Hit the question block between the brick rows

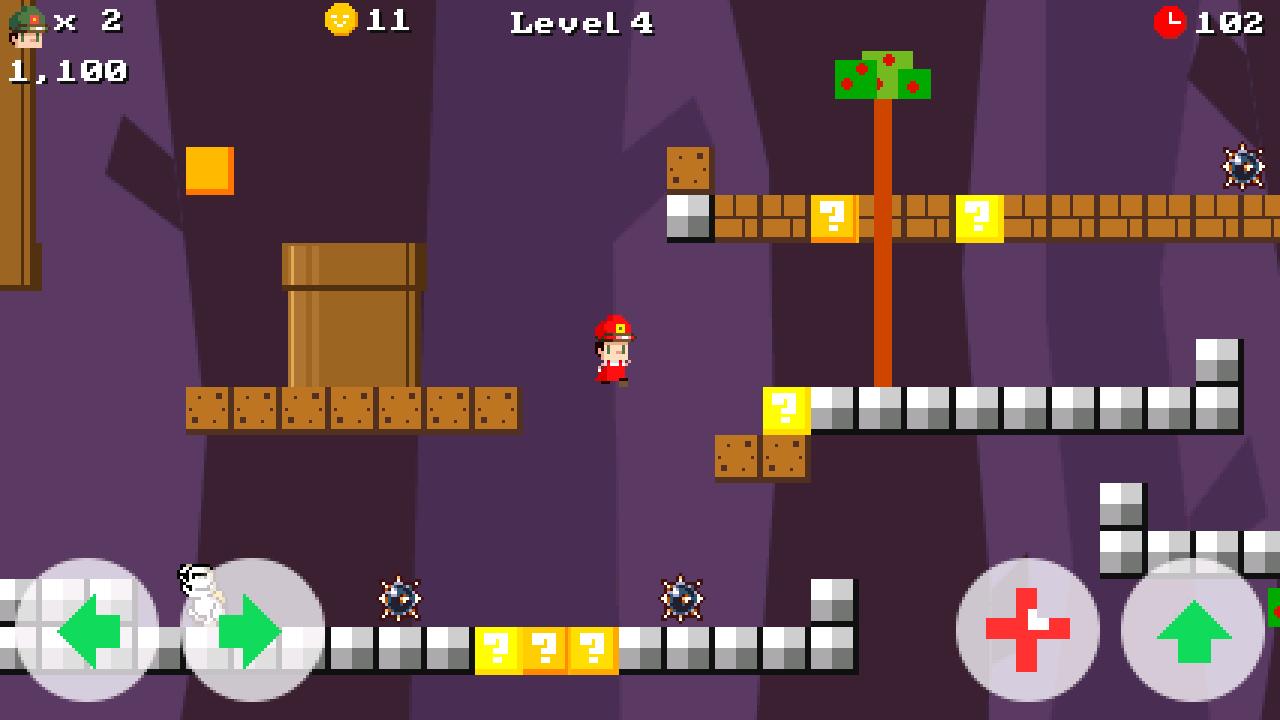click(832, 217)
